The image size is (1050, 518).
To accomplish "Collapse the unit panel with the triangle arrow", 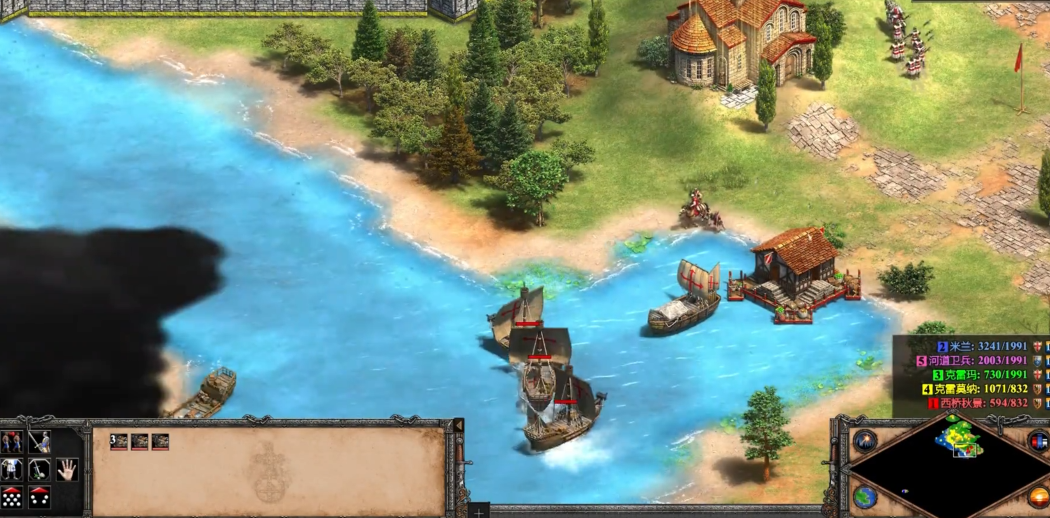I will coord(458,426).
